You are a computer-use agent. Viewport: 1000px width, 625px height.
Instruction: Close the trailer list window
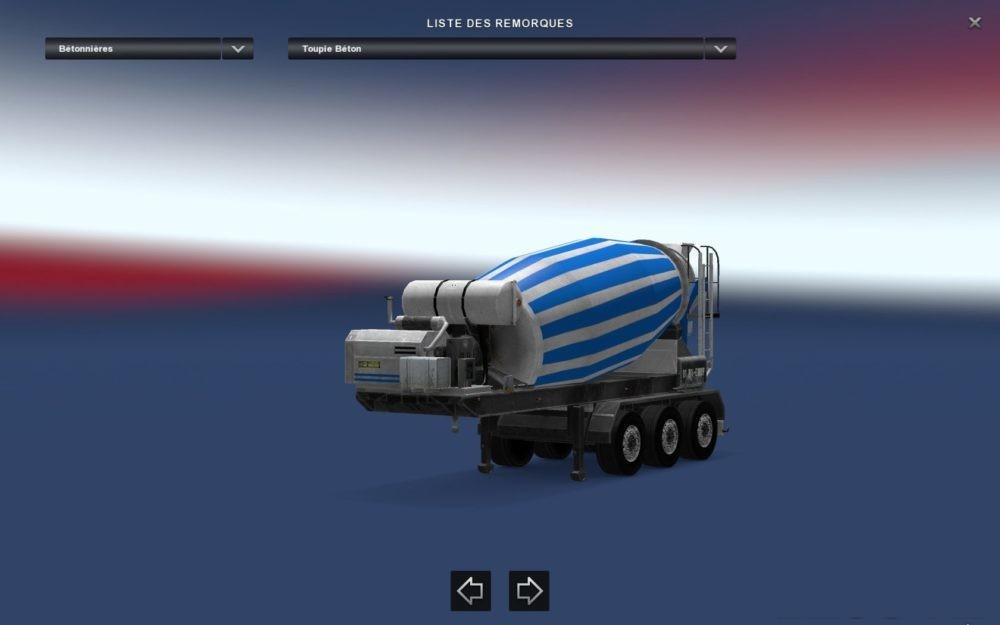coord(975,23)
